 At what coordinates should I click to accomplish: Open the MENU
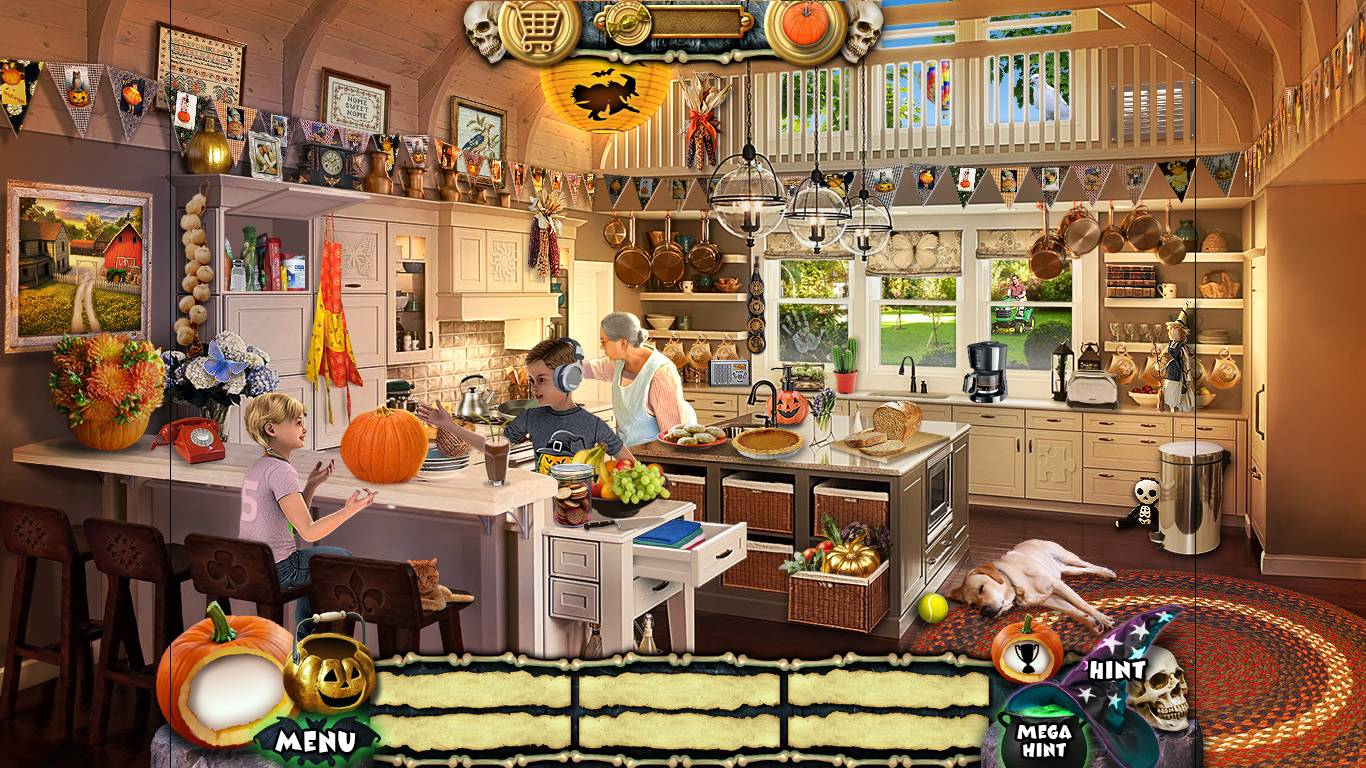[x=315, y=741]
